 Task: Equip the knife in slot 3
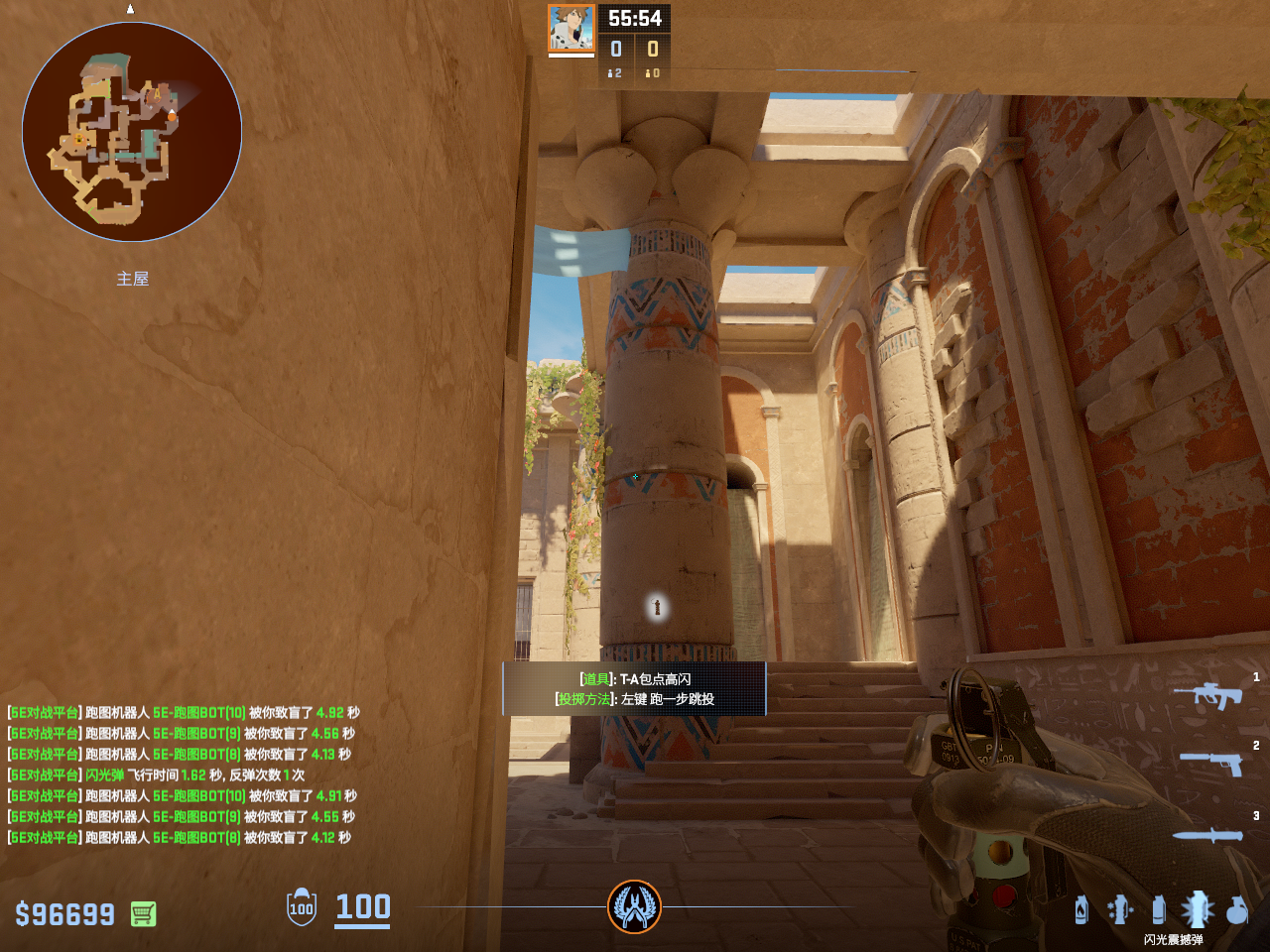tap(1206, 835)
